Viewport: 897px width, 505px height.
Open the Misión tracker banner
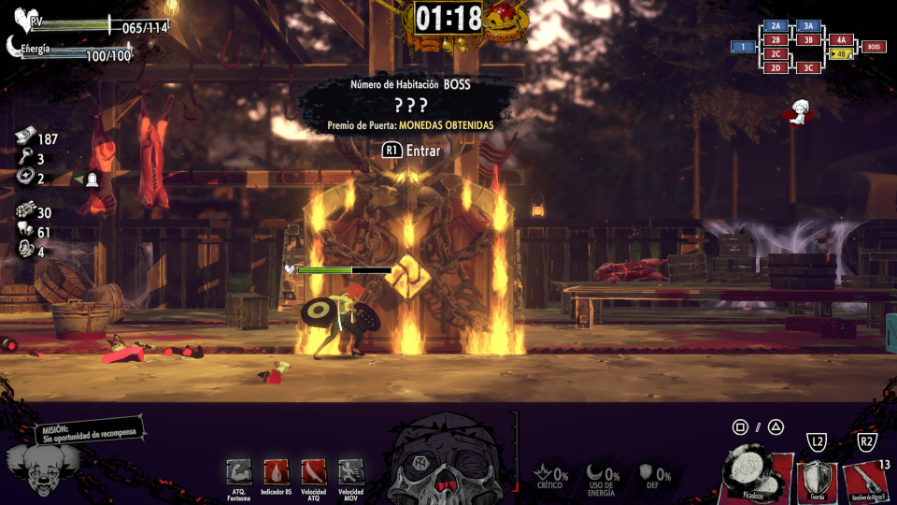(x=88, y=432)
